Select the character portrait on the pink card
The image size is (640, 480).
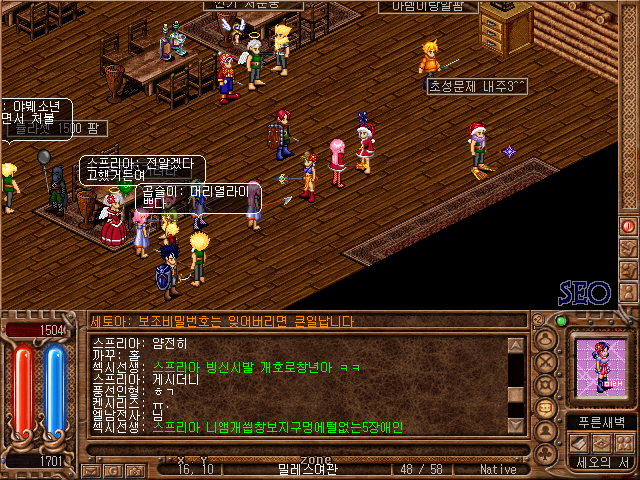click(x=601, y=371)
